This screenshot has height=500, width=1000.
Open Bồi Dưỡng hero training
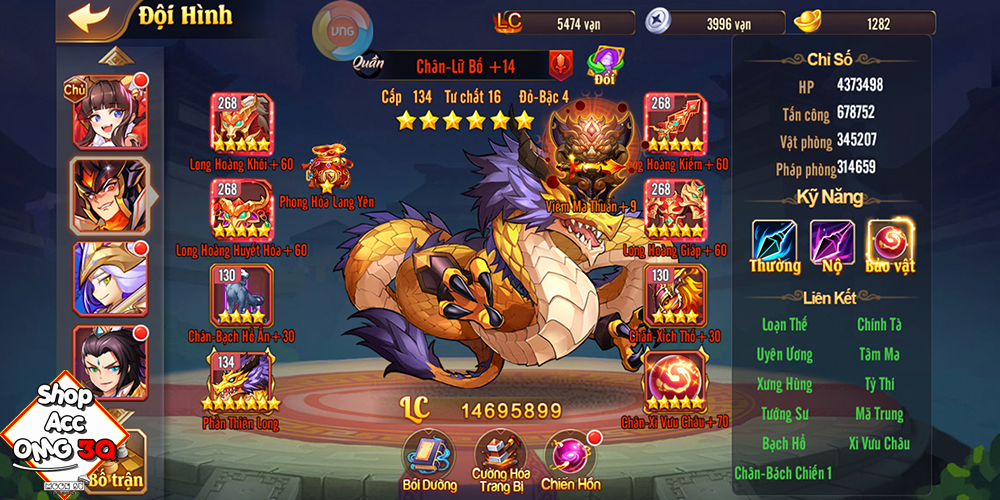428,453
